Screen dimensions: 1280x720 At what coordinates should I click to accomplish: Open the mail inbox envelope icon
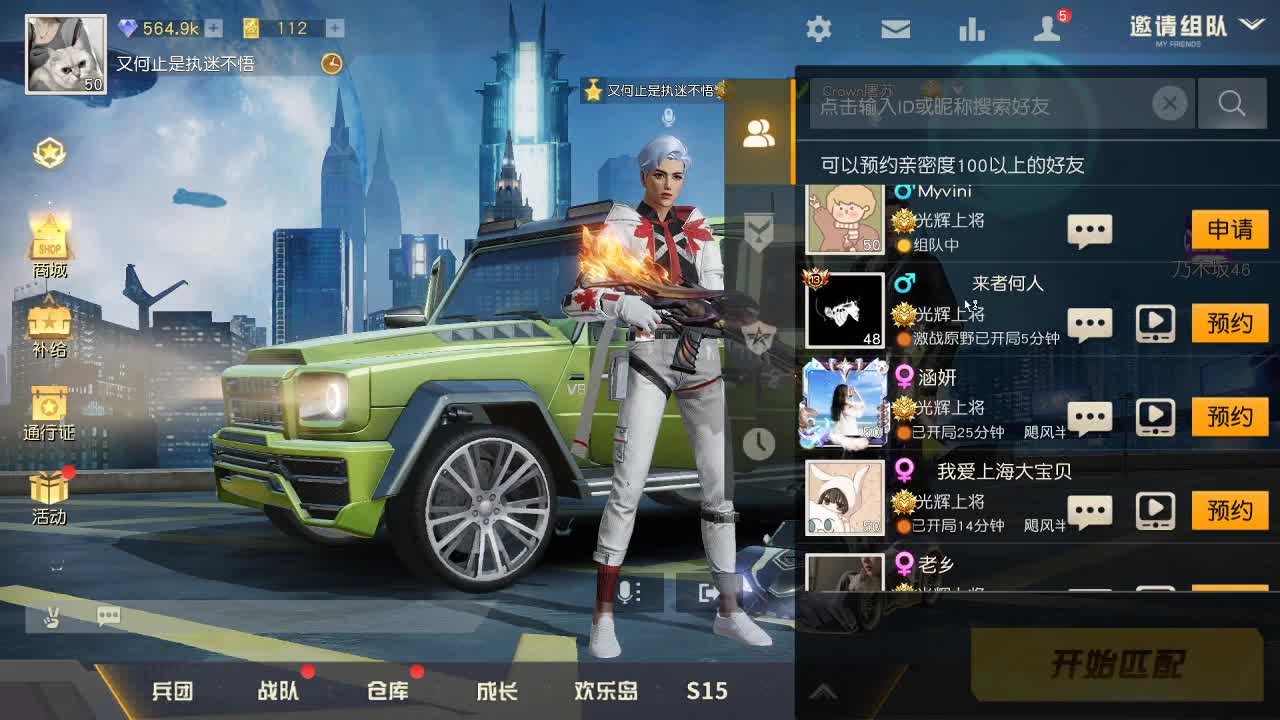[x=895, y=30]
